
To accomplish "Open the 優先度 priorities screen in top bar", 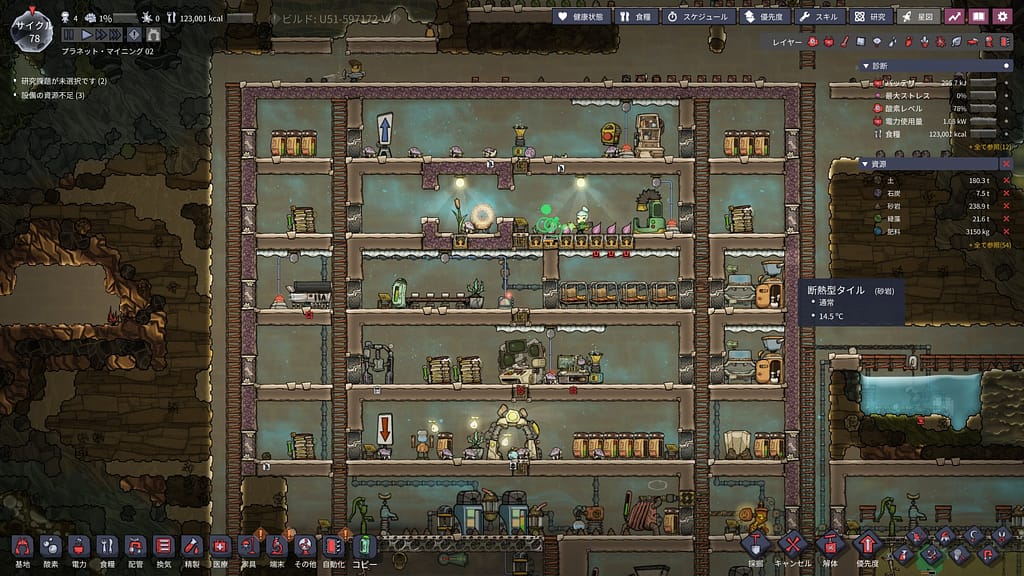I will click(766, 16).
